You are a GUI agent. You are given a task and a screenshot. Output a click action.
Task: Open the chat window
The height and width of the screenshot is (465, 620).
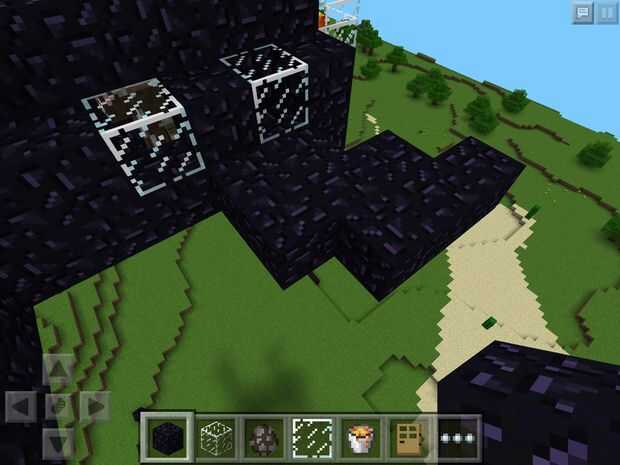tap(582, 12)
